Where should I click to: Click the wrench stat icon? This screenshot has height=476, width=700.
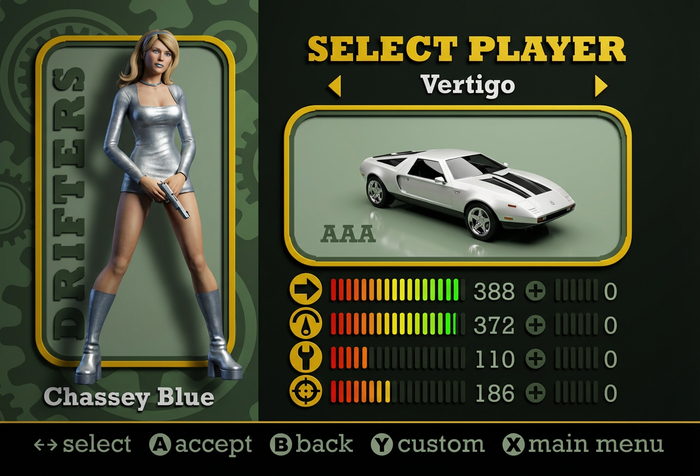306,357
